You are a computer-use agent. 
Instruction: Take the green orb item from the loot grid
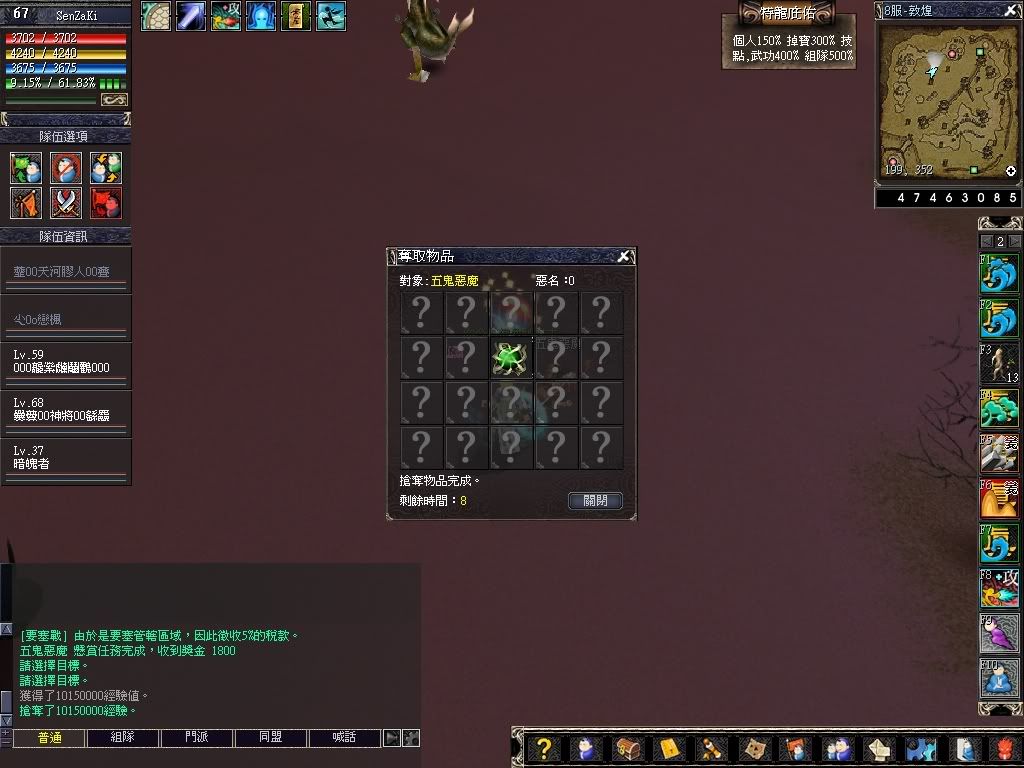tap(511, 358)
